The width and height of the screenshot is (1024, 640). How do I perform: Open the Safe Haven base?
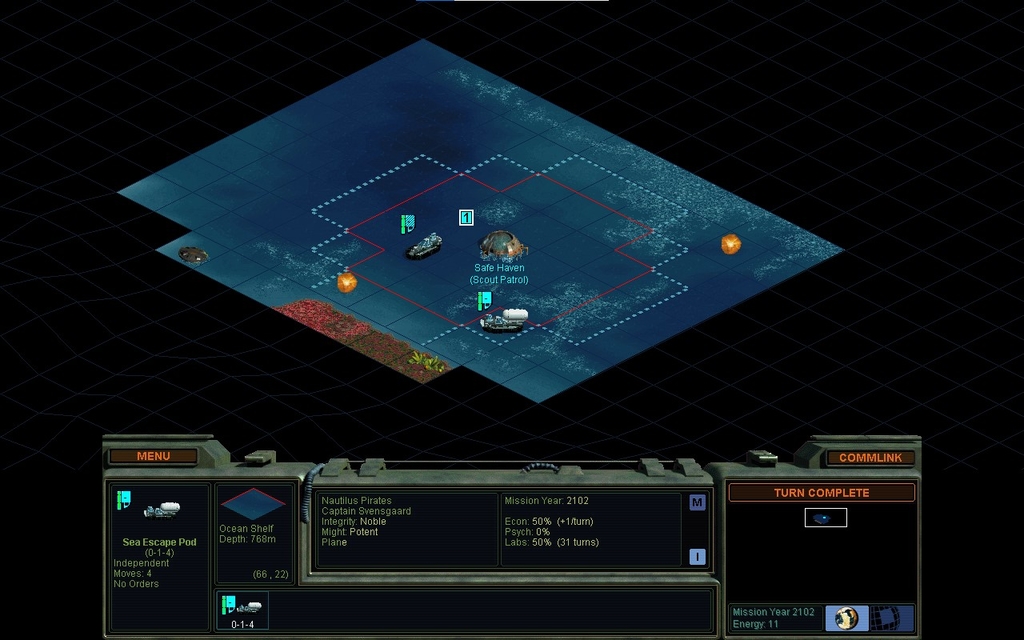tap(501, 245)
